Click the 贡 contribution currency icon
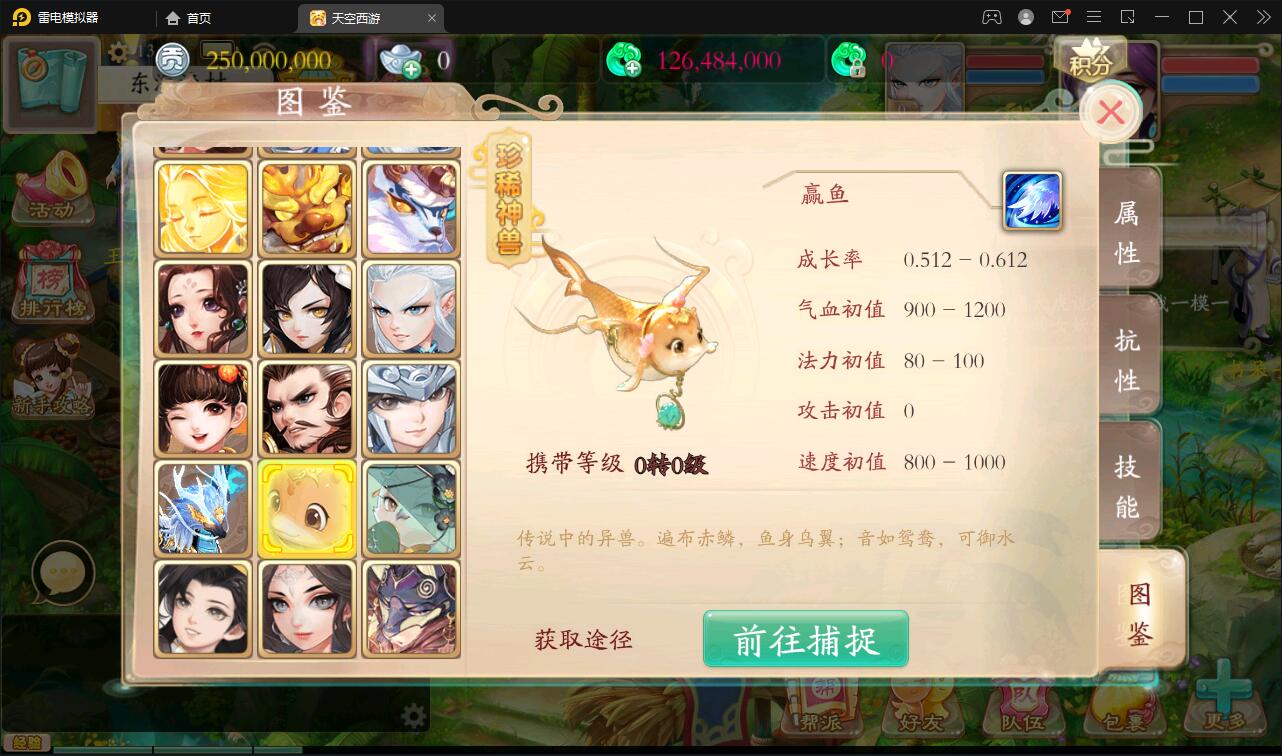The height and width of the screenshot is (756, 1282). click(x=171, y=61)
